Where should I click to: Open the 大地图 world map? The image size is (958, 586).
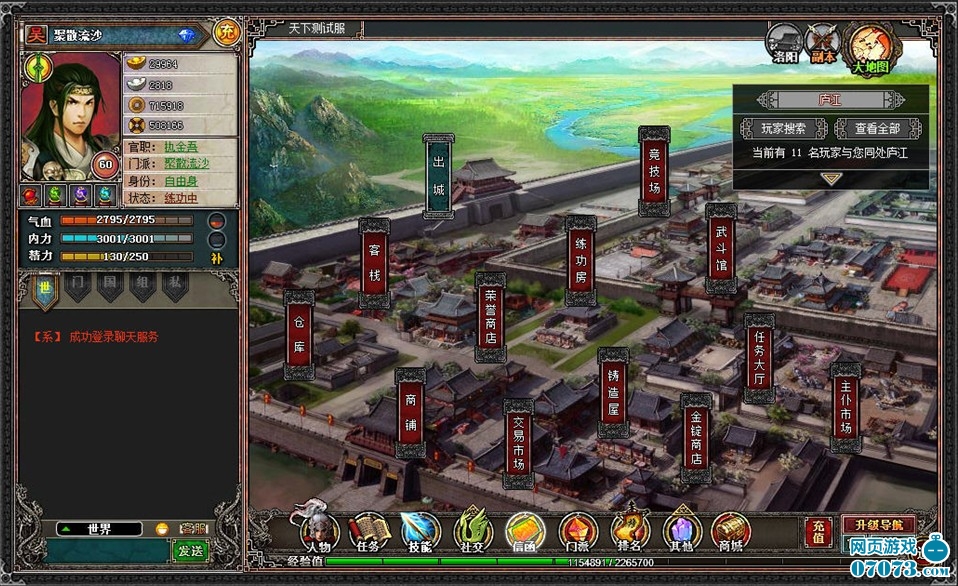tap(872, 46)
